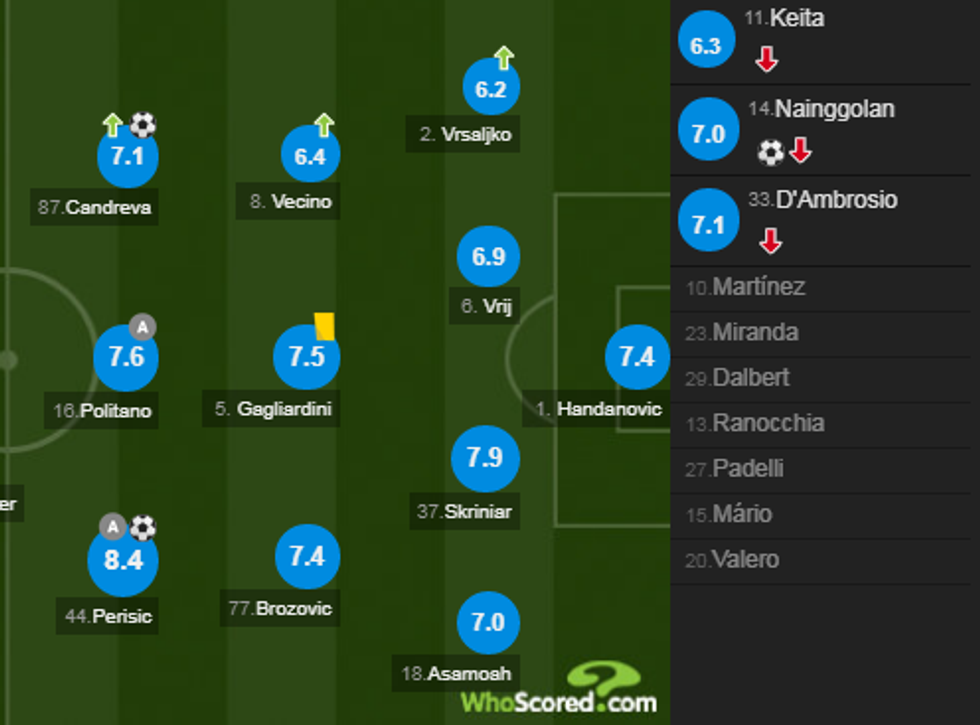Click Politano's 7.6 rating circle

[x=126, y=357]
